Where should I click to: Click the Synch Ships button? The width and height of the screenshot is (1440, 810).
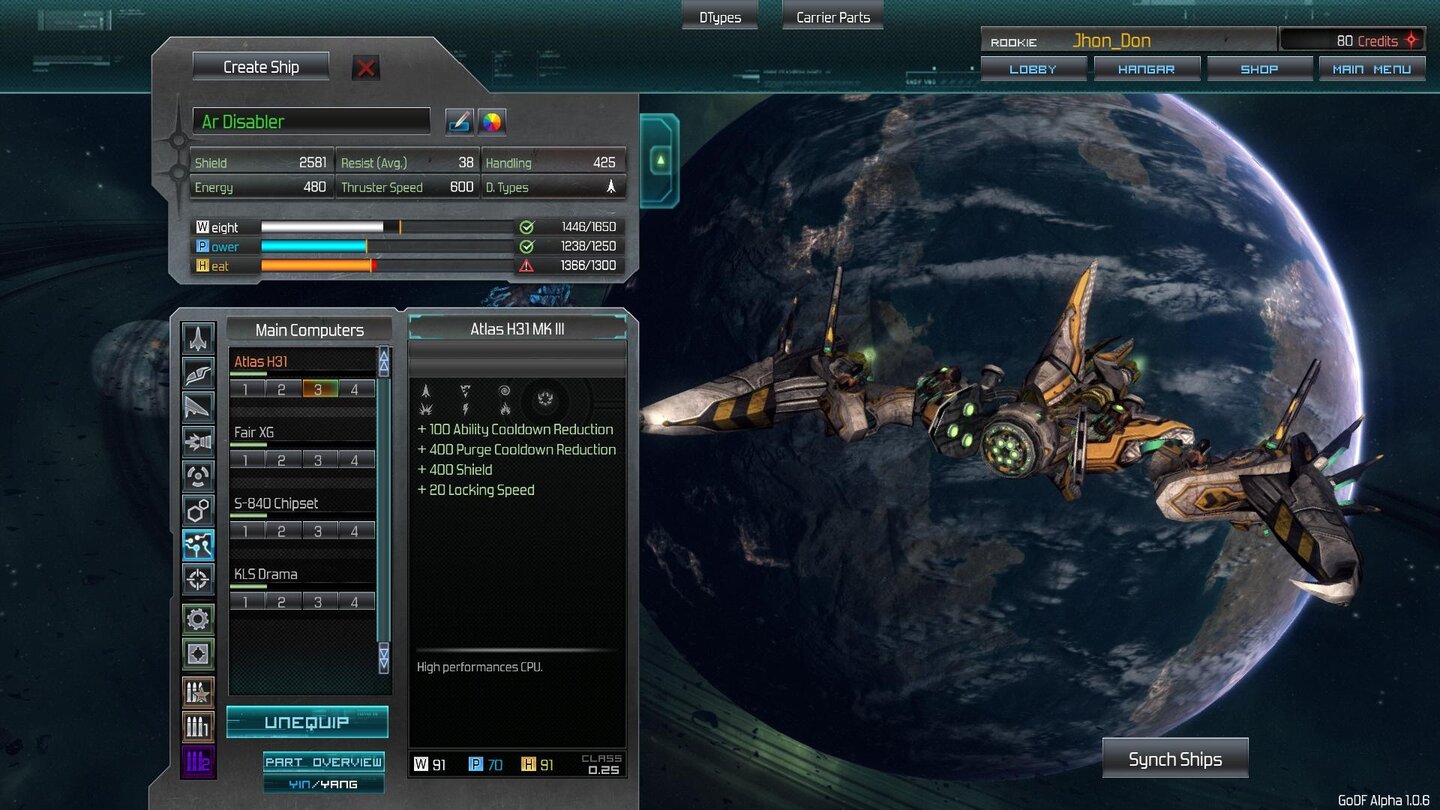(x=1175, y=758)
